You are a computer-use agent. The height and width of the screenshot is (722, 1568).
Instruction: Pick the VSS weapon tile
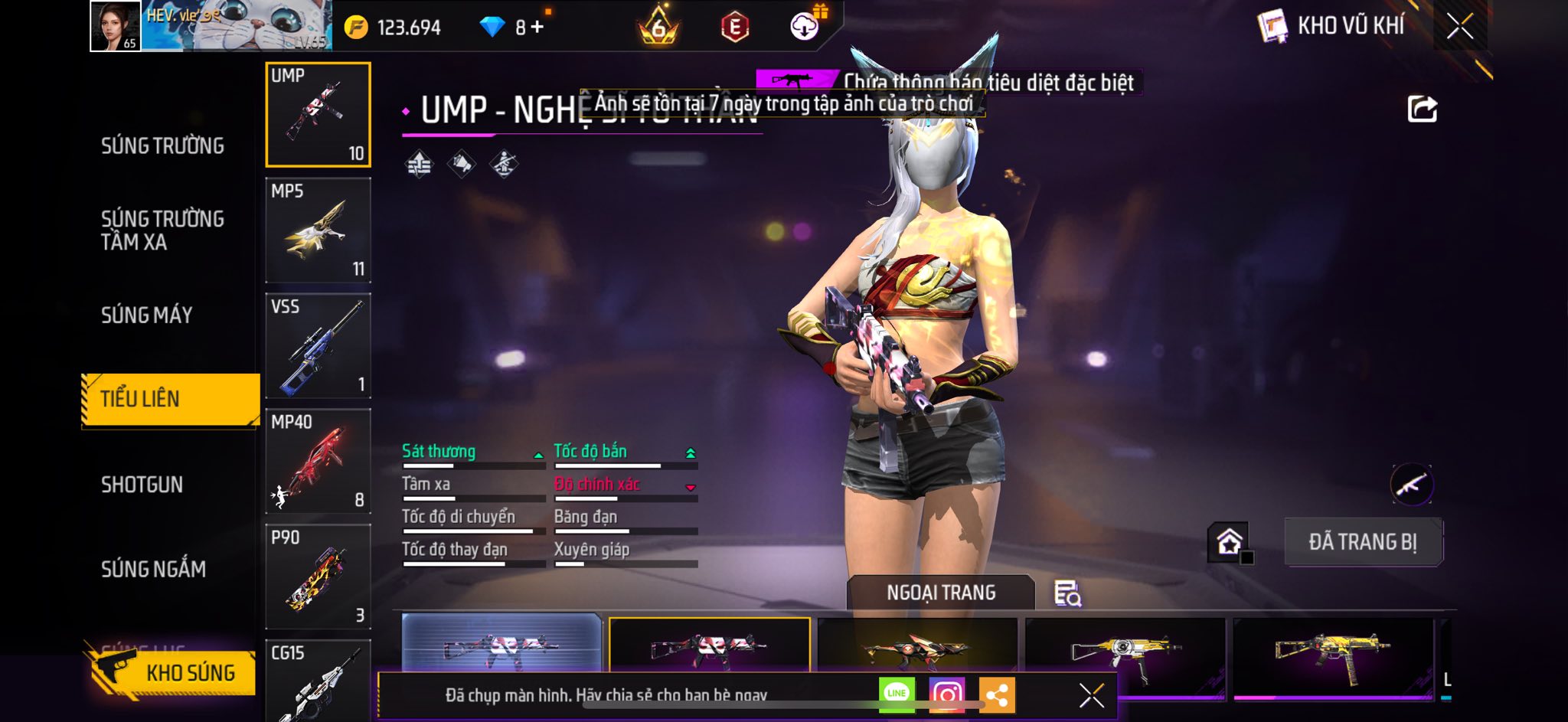tap(318, 346)
